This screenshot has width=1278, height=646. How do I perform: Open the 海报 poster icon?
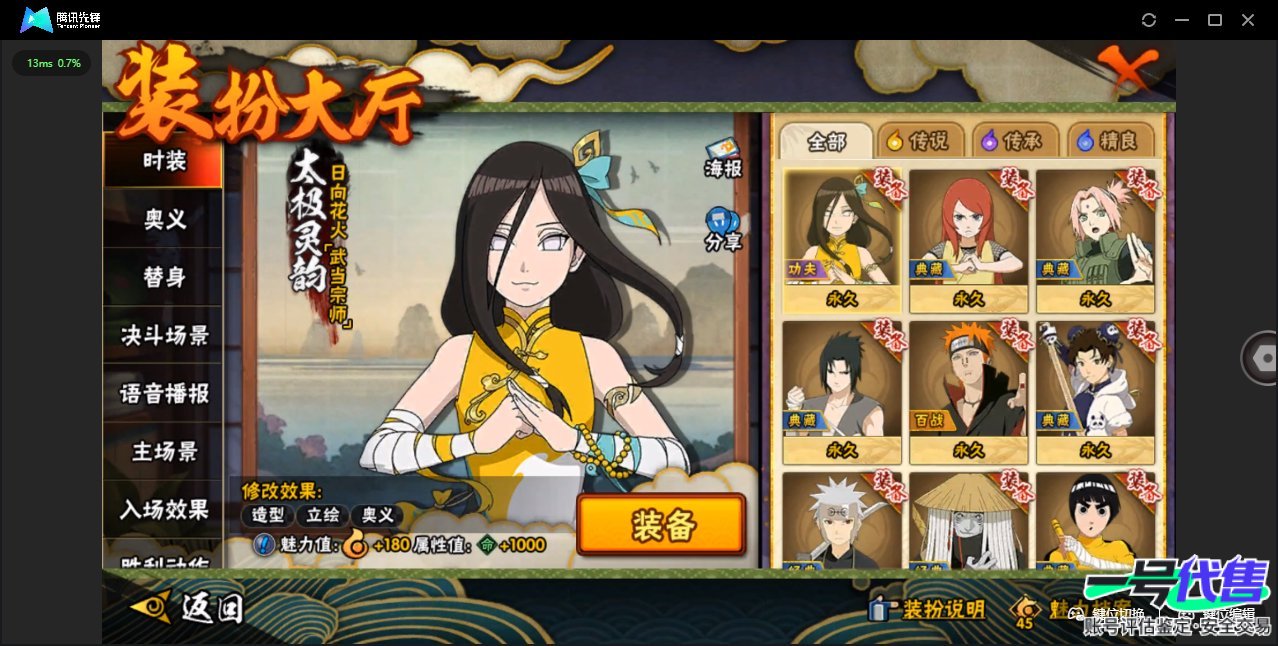click(722, 158)
